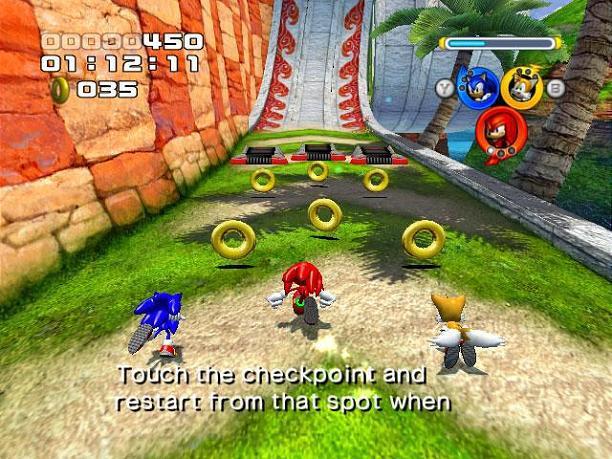Switch to the Tails formation icon

(x=521, y=88)
